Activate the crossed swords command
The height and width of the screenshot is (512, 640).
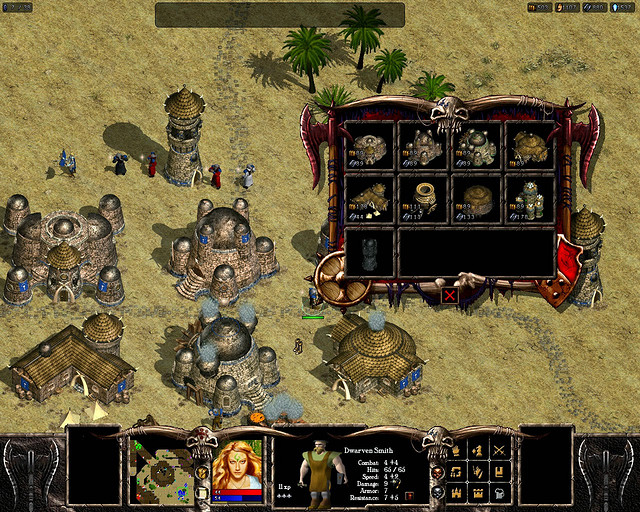click(x=499, y=450)
